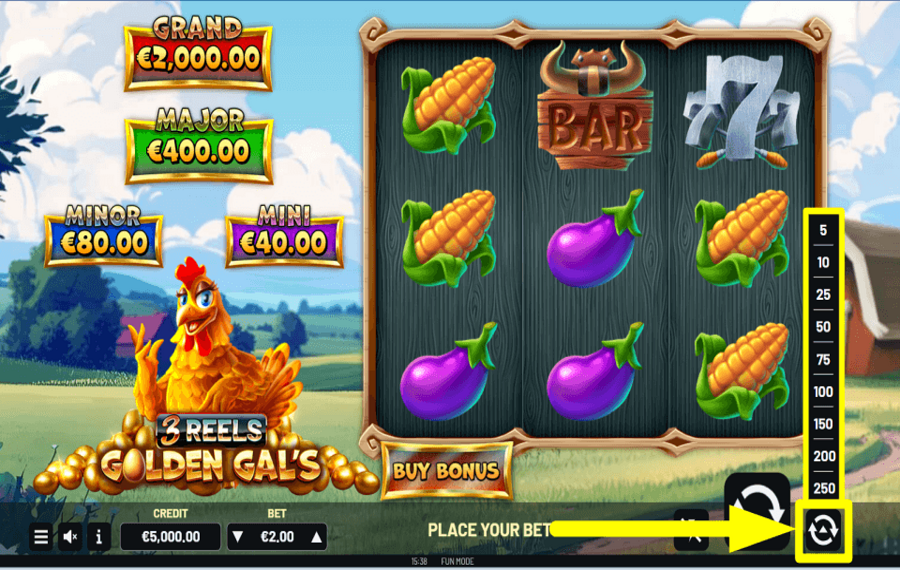
Task: Open the game info (i) button
Action: 98,537
